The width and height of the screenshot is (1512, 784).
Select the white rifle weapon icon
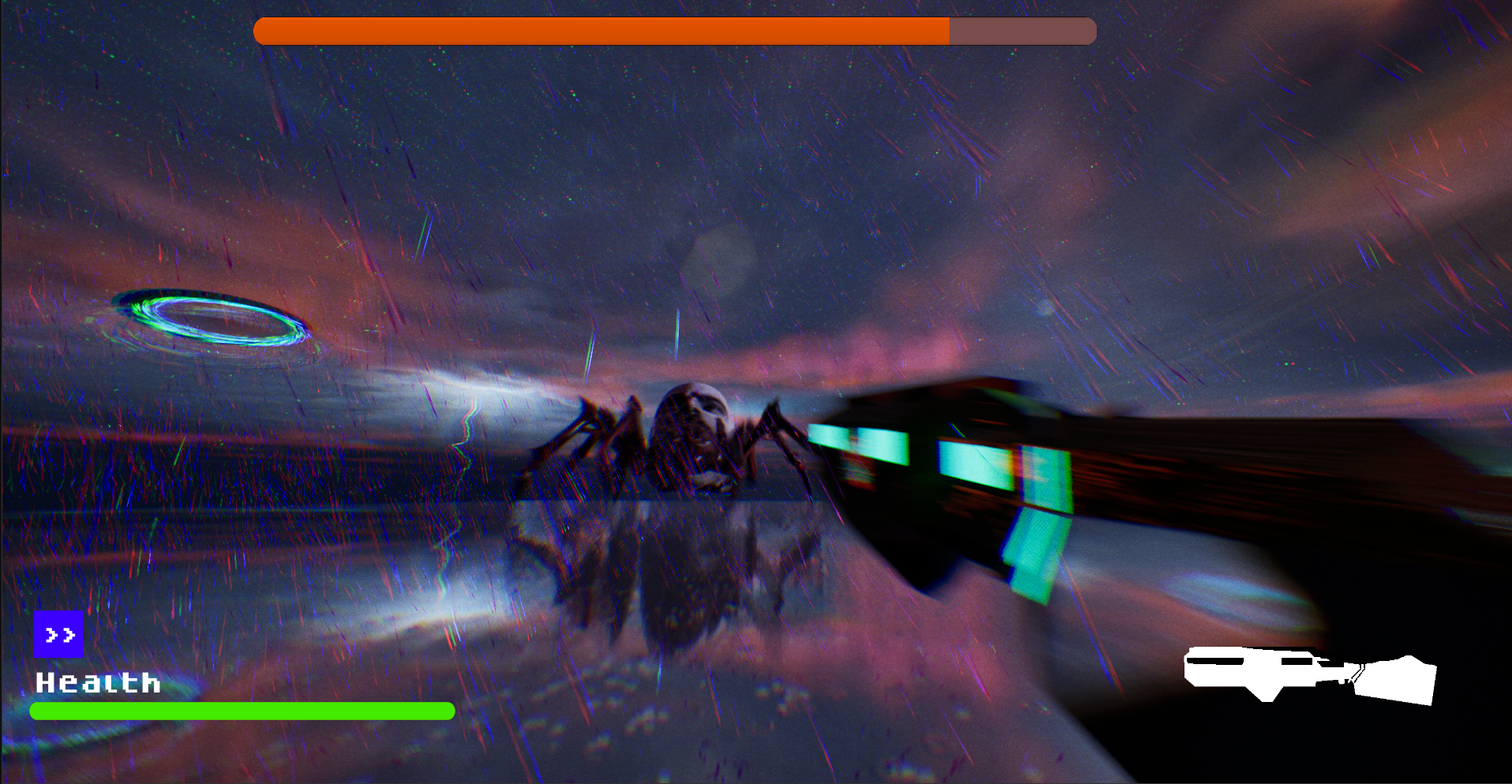pos(1310,674)
